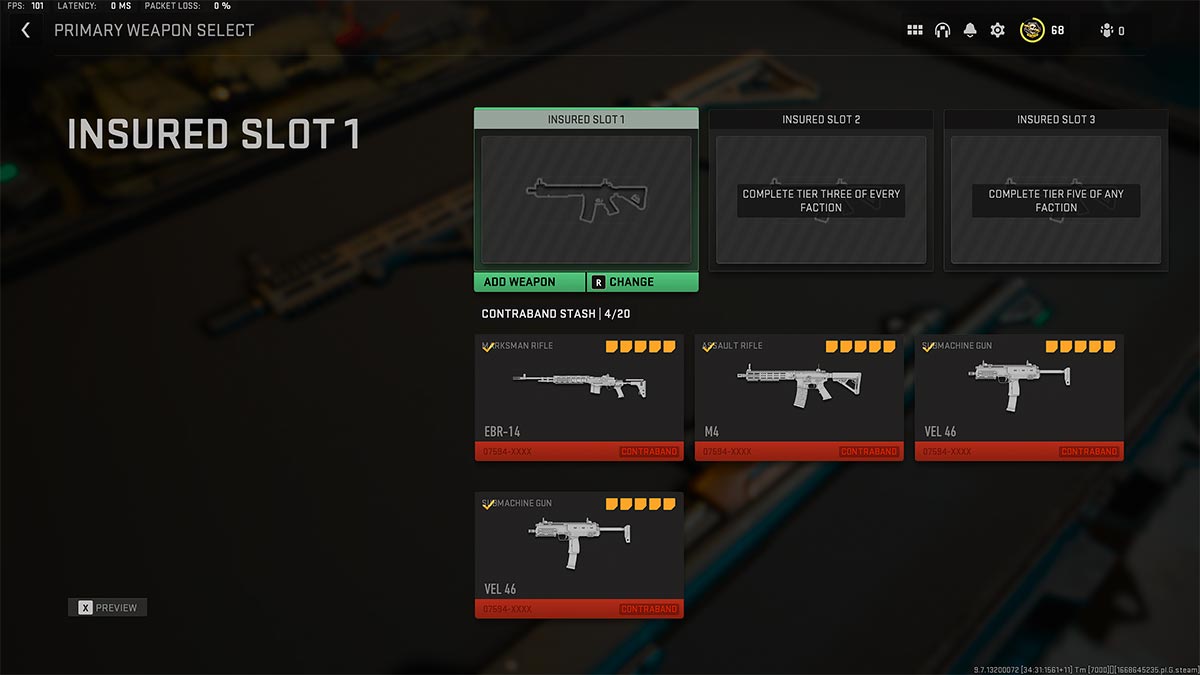Screen dimensions: 1200x675
Task: Choose the locked Insured Slot 3 panel
Action: pos(1056,199)
